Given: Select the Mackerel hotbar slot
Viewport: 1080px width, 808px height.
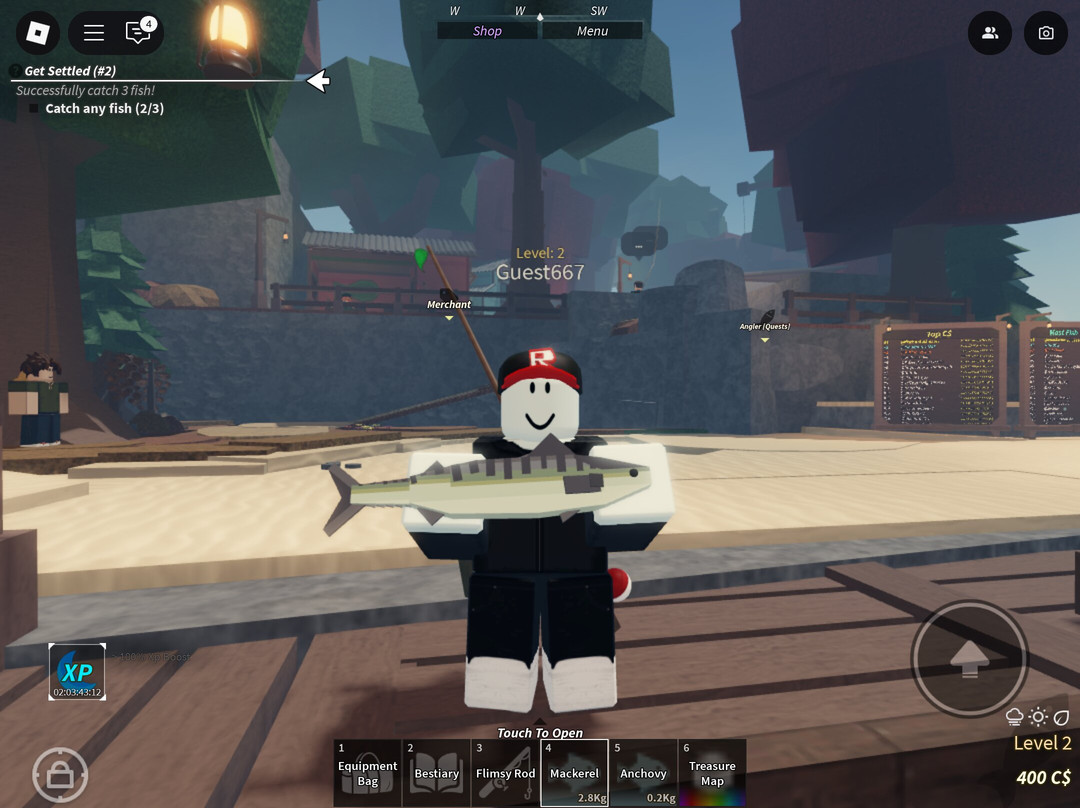Looking at the screenshot, I should pyautogui.click(x=574, y=773).
